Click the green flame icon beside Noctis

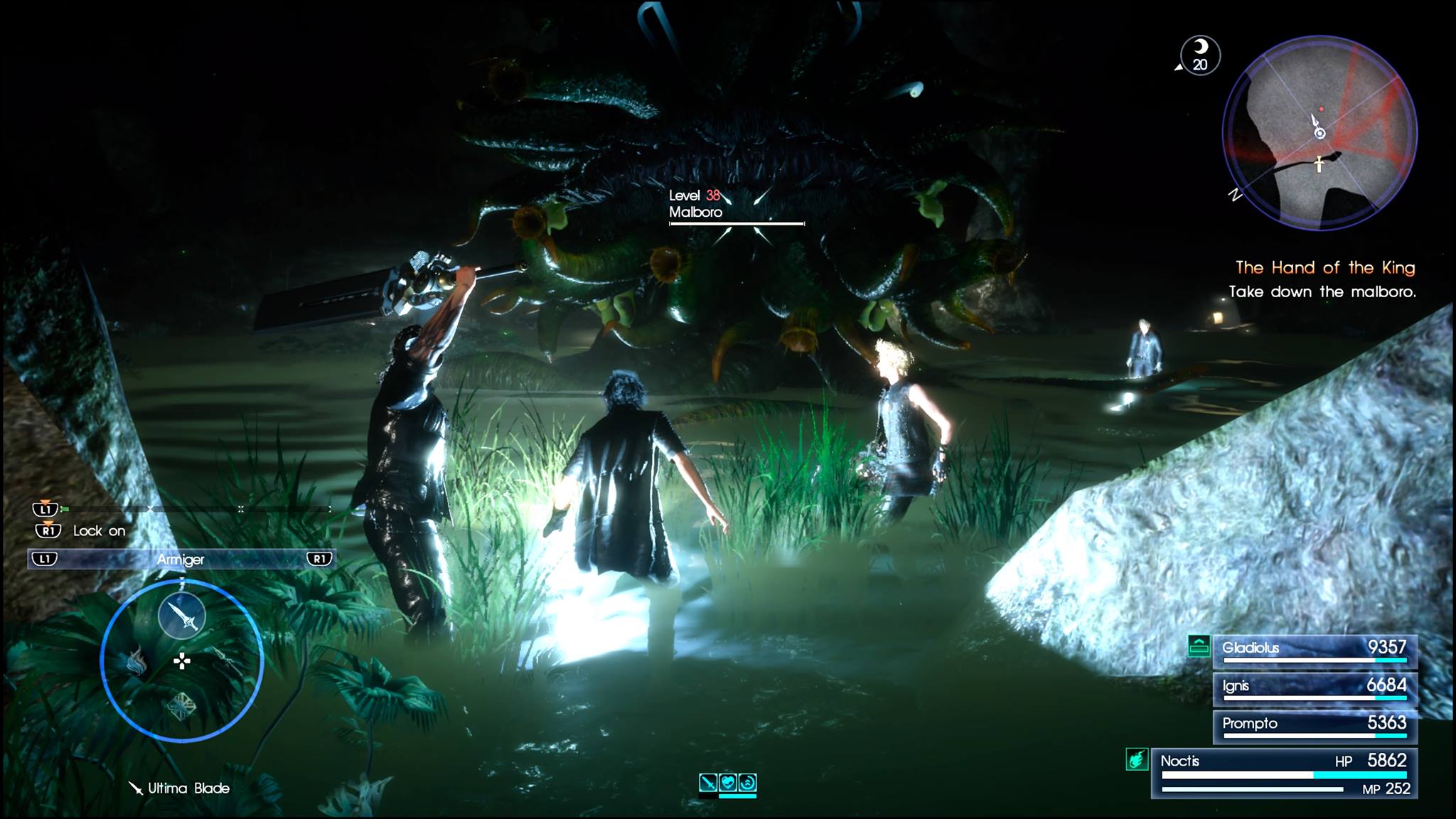click(x=1136, y=760)
